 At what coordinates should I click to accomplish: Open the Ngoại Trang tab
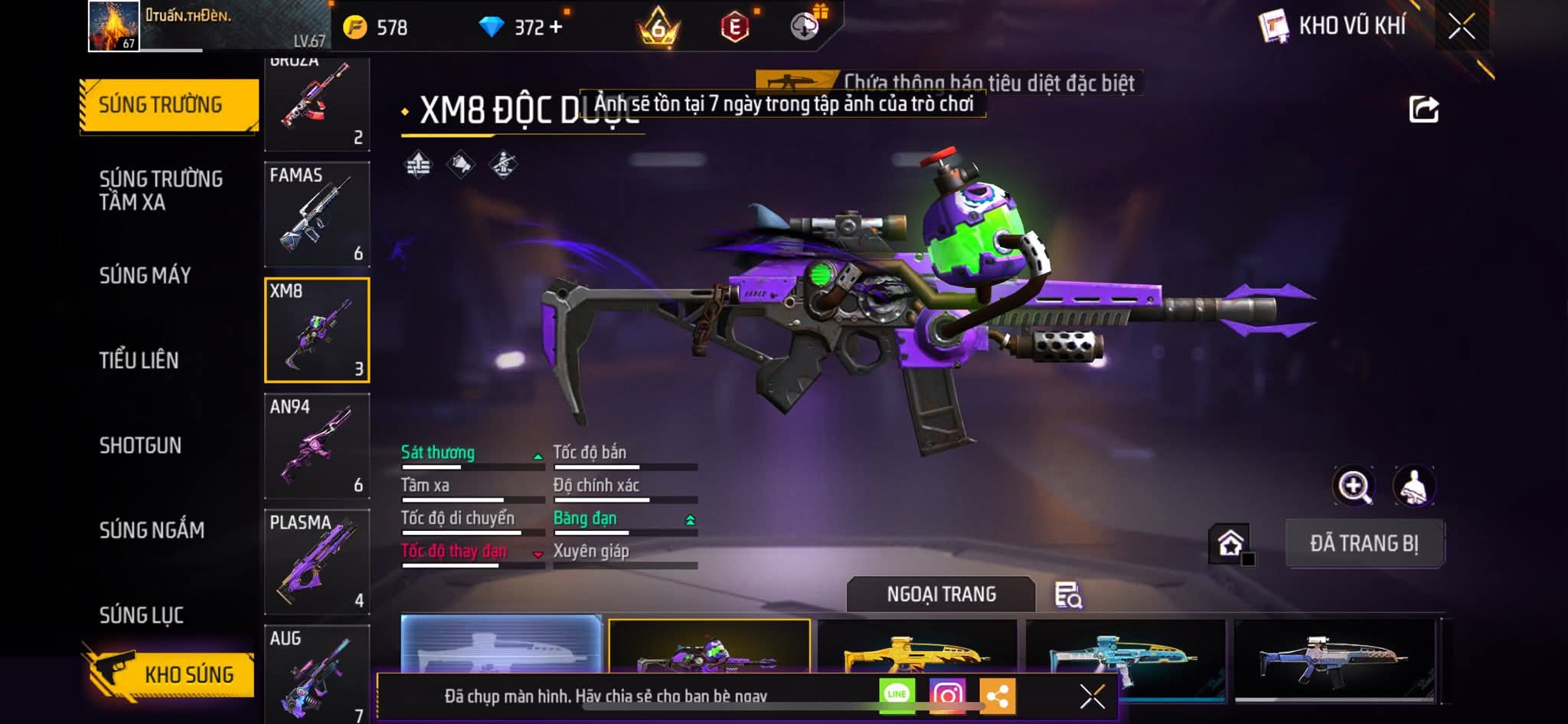point(941,595)
